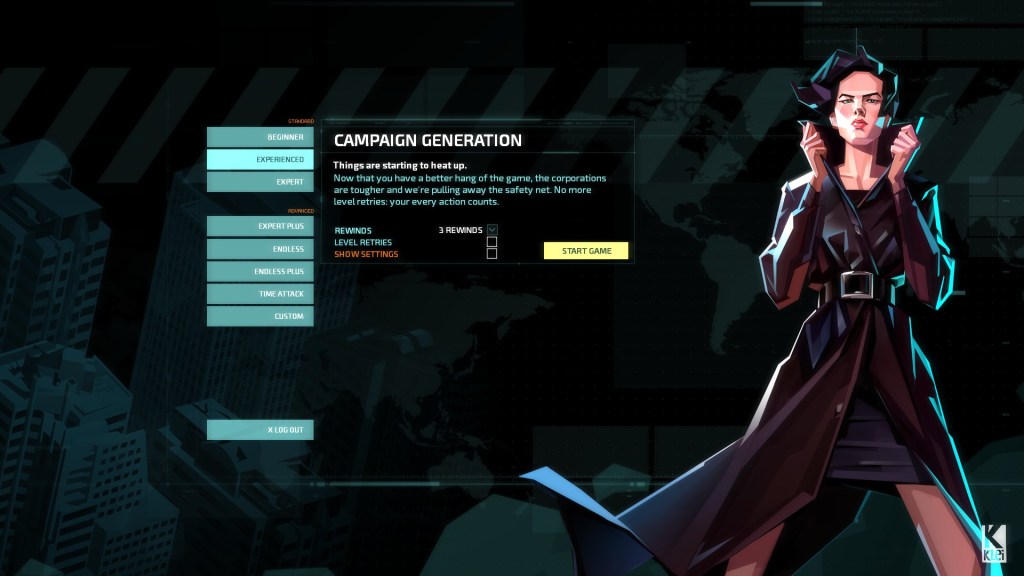Select the Time Attack mode
Screen dimensions: 1024x576
point(260,294)
